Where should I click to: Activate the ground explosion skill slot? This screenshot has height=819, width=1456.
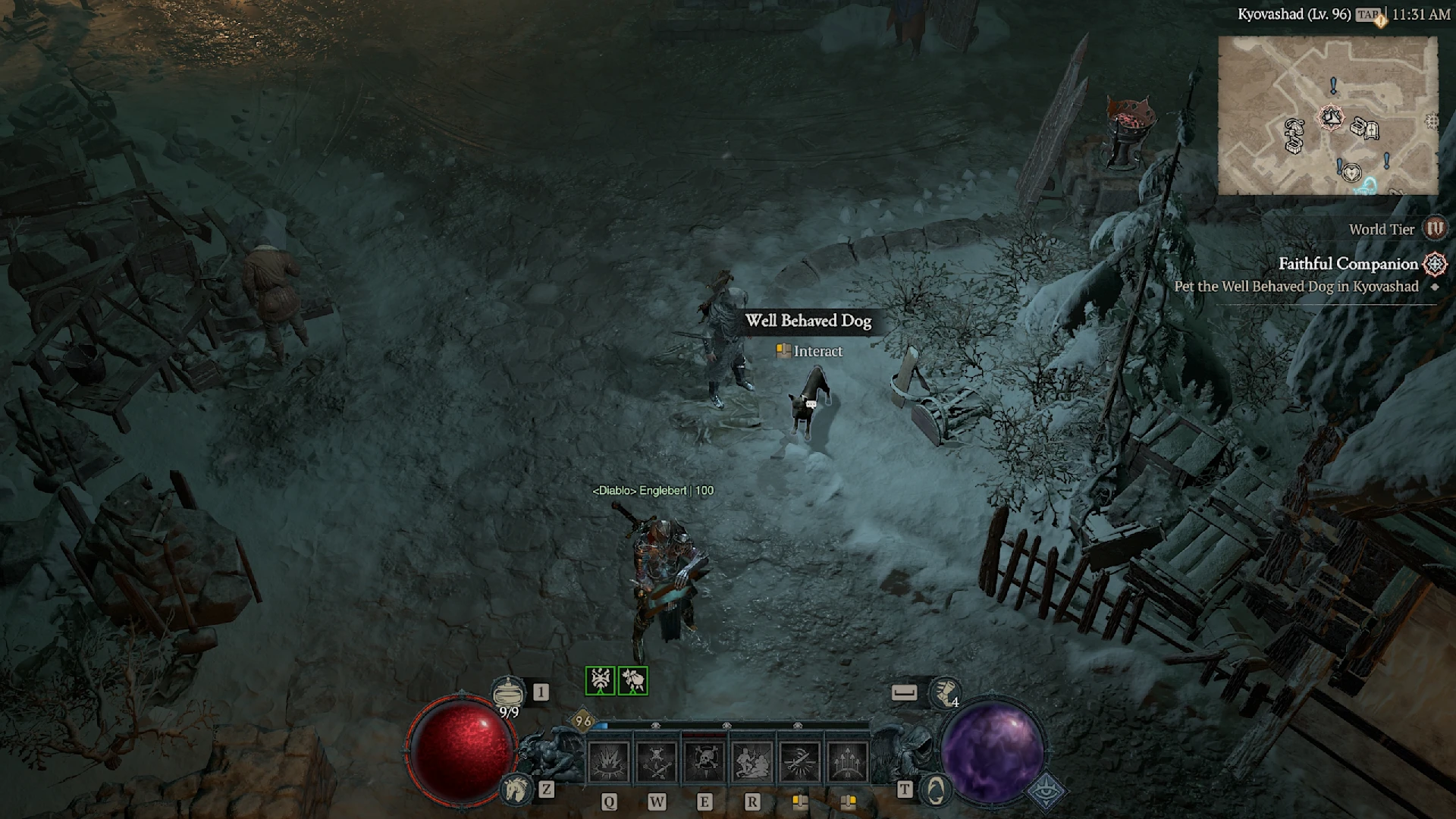point(609,761)
